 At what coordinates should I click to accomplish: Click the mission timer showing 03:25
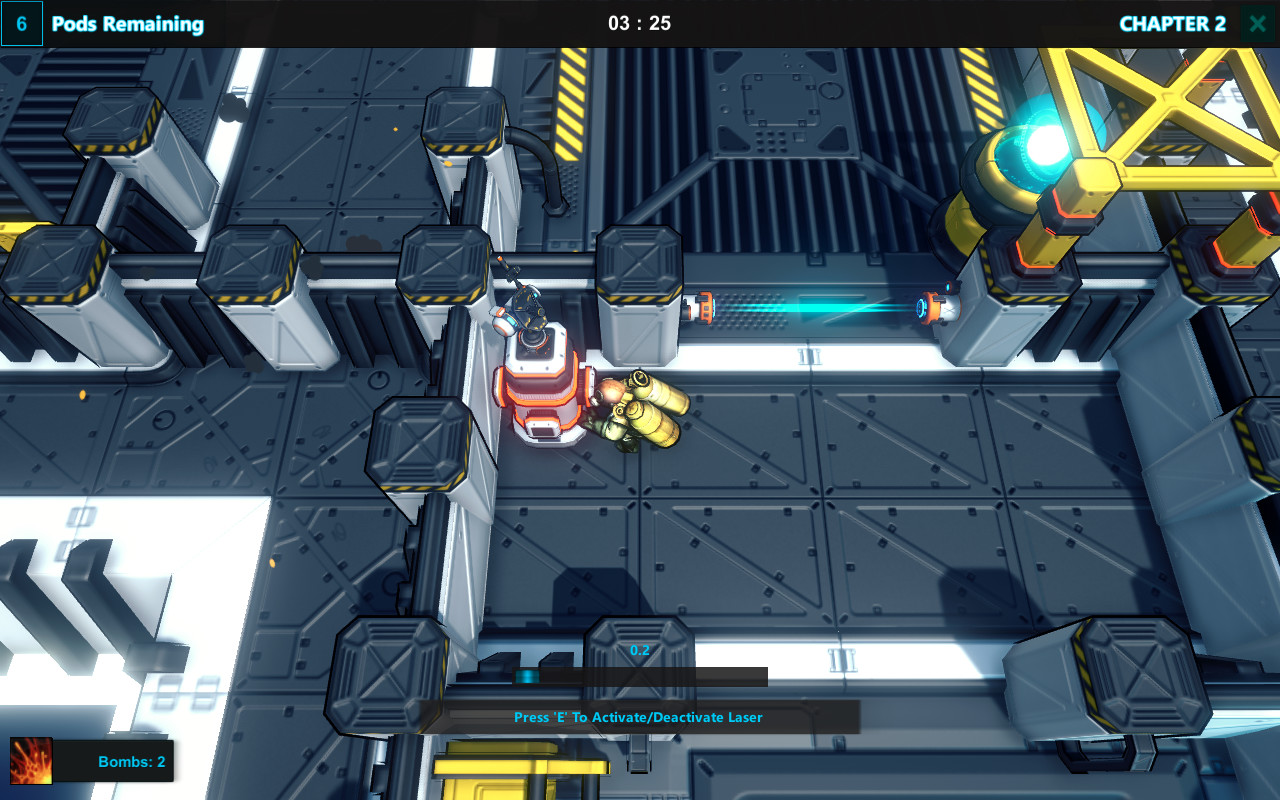pyautogui.click(x=640, y=23)
